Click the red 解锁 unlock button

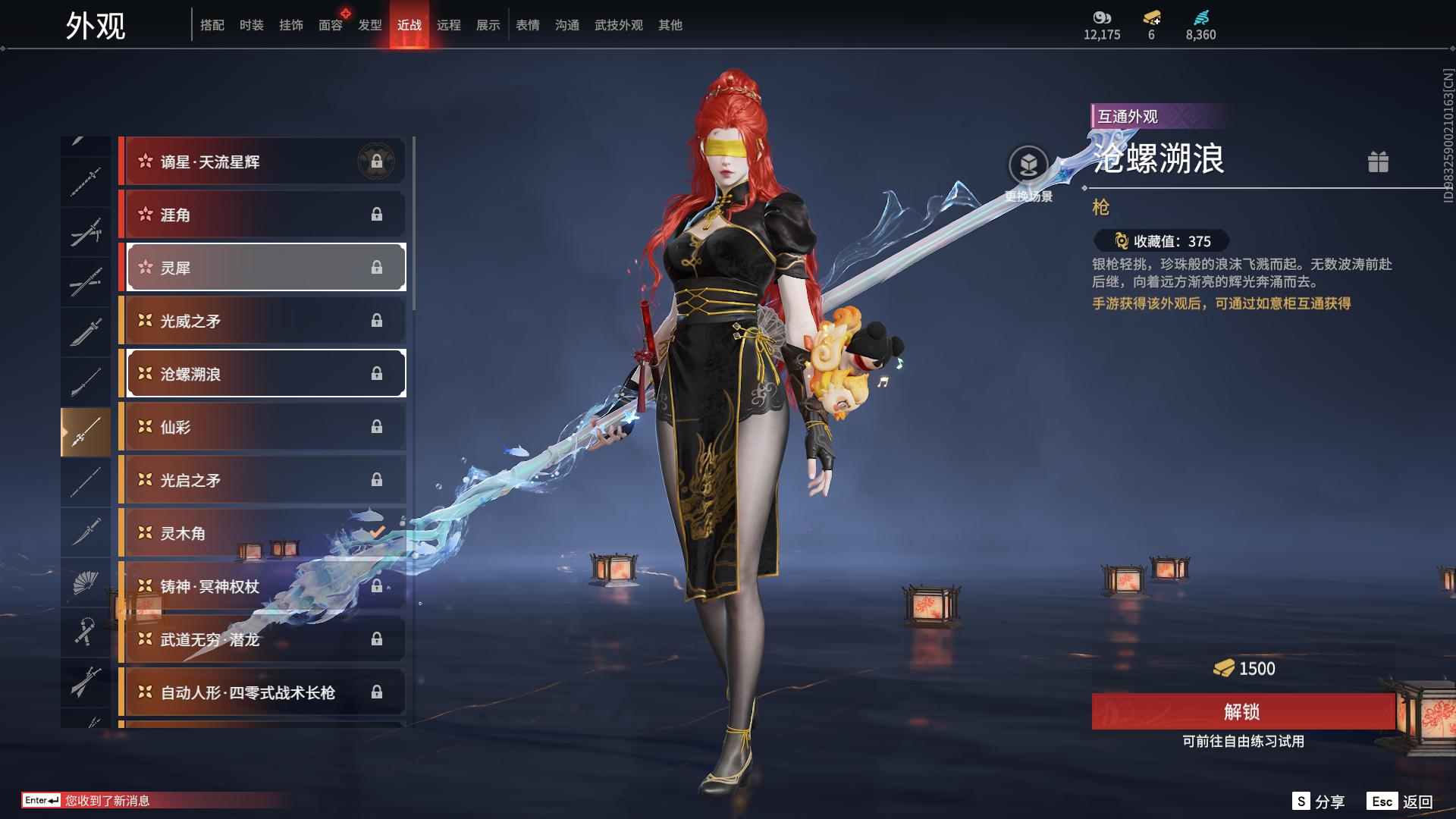click(1242, 711)
